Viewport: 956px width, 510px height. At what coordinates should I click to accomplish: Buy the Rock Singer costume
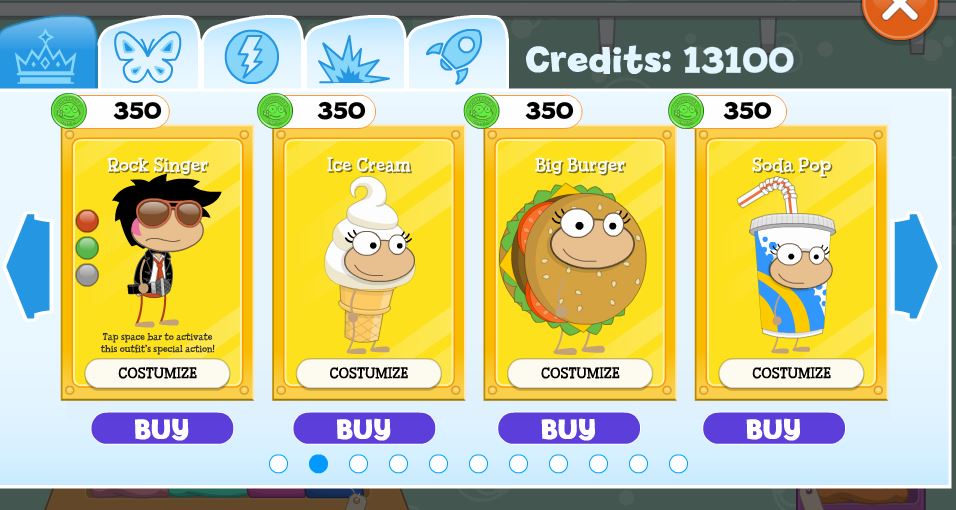point(161,428)
